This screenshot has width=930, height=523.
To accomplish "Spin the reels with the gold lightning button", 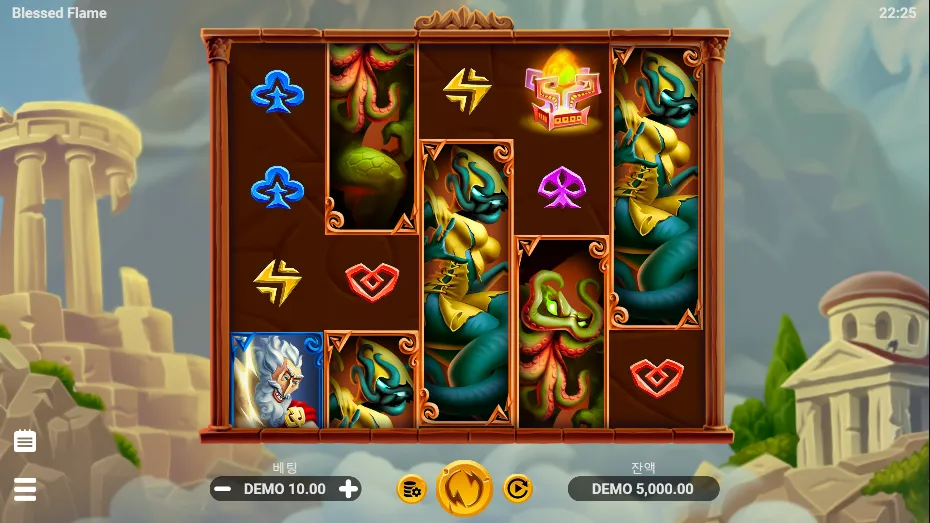I will pos(465,488).
